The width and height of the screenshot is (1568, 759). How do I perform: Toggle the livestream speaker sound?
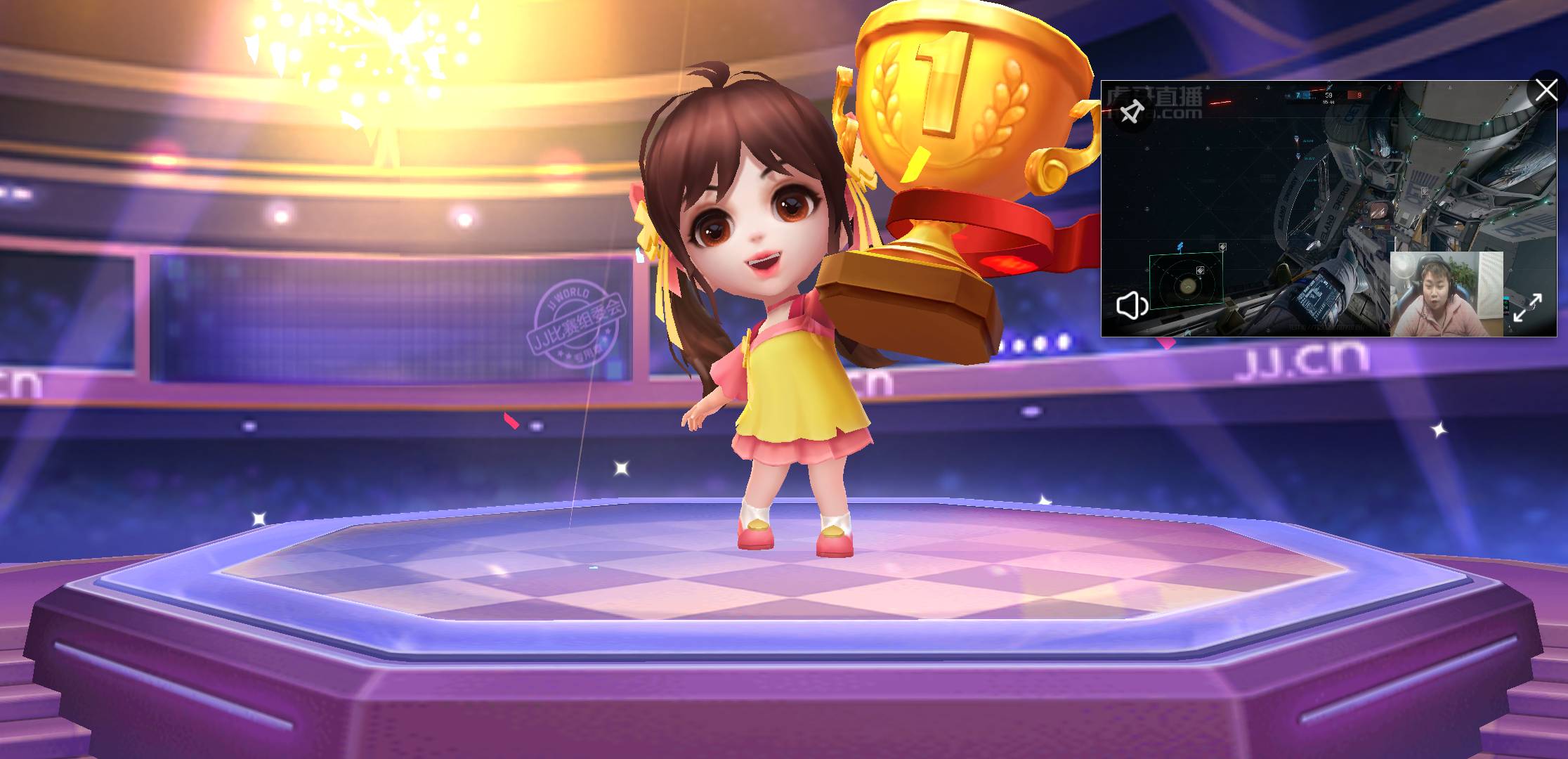(x=1132, y=306)
